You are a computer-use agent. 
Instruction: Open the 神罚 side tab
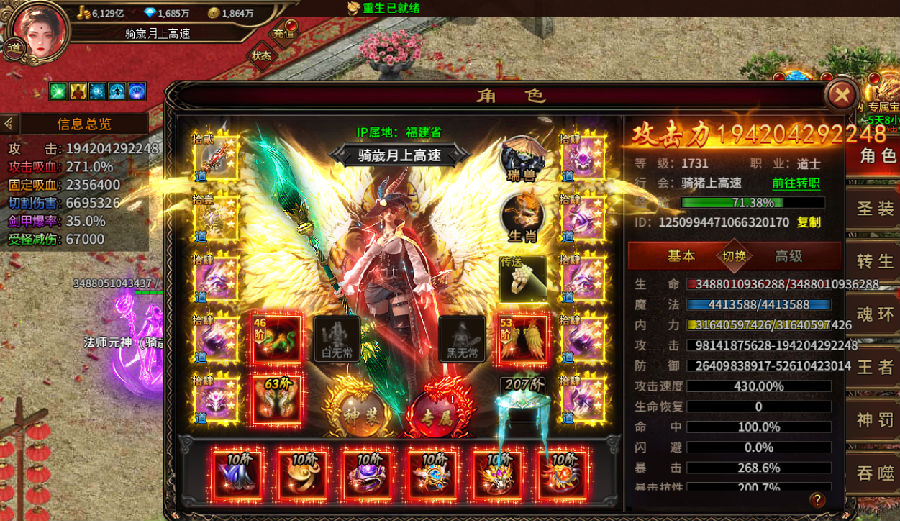pos(877,420)
